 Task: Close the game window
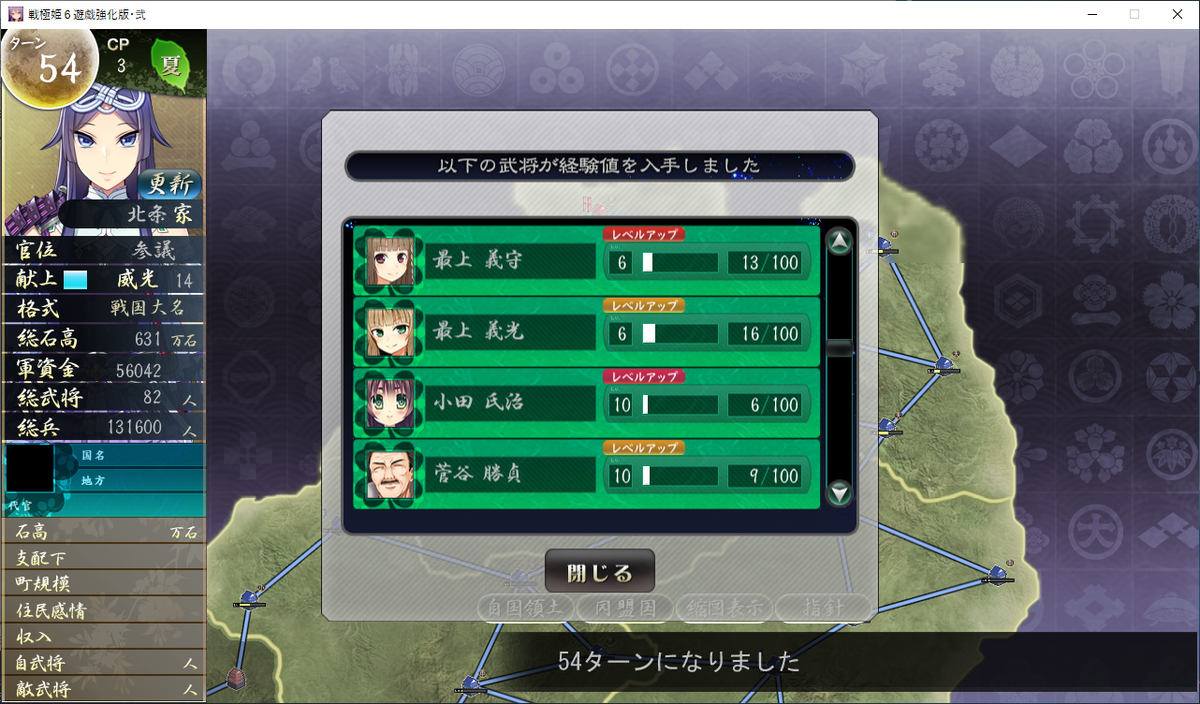tap(1176, 14)
